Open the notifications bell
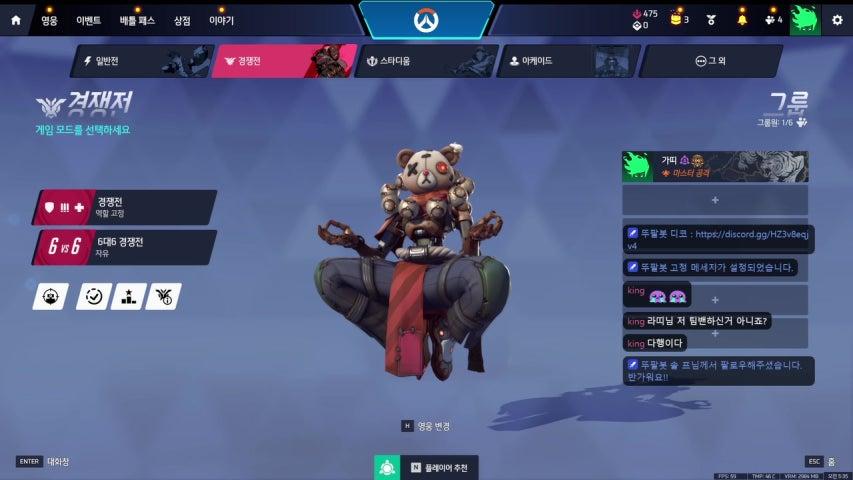The image size is (853, 480). point(742,19)
